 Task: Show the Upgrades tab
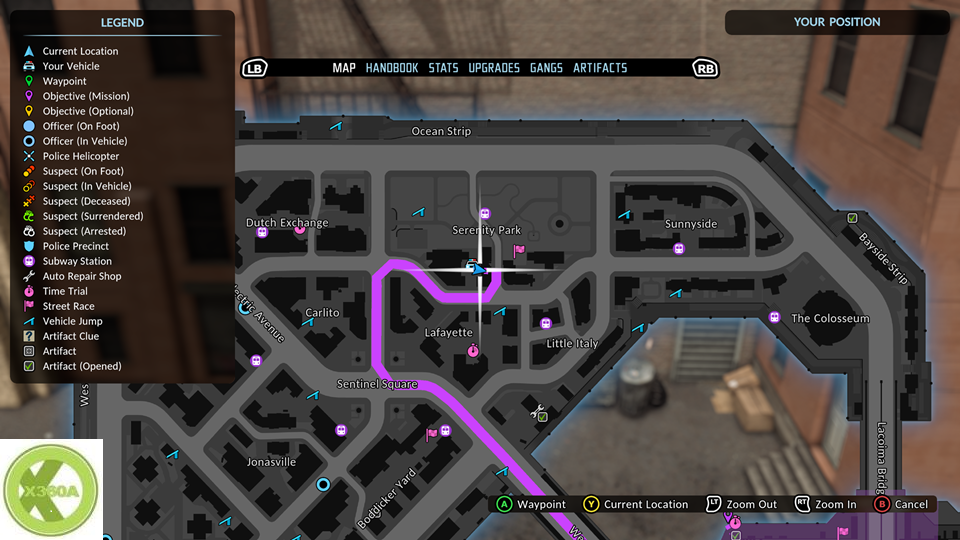(x=494, y=68)
